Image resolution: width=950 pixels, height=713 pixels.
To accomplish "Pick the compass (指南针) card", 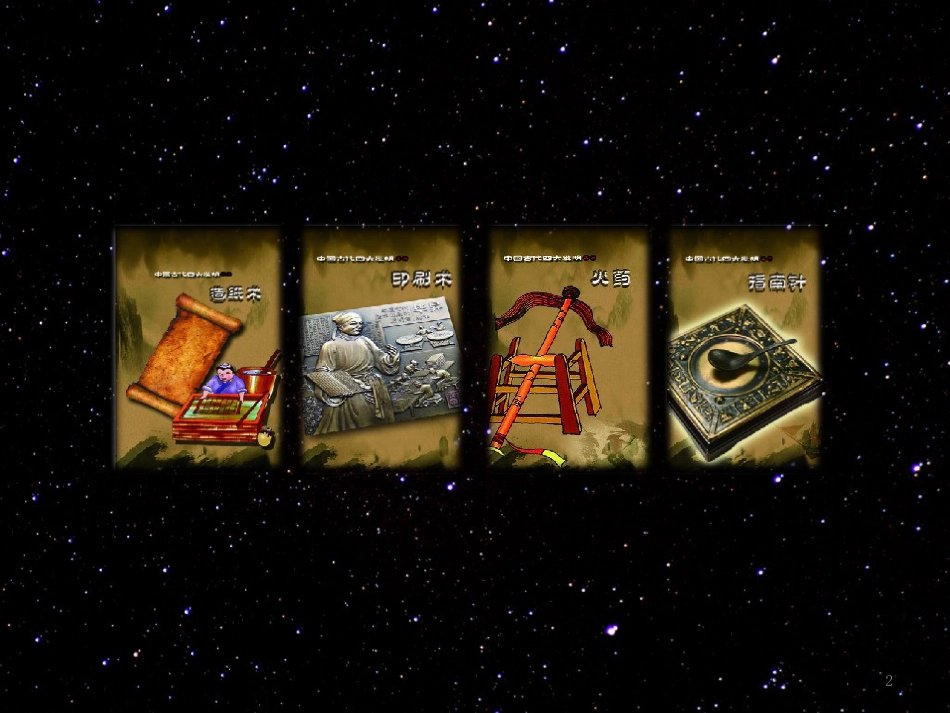I will [x=744, y=347].
